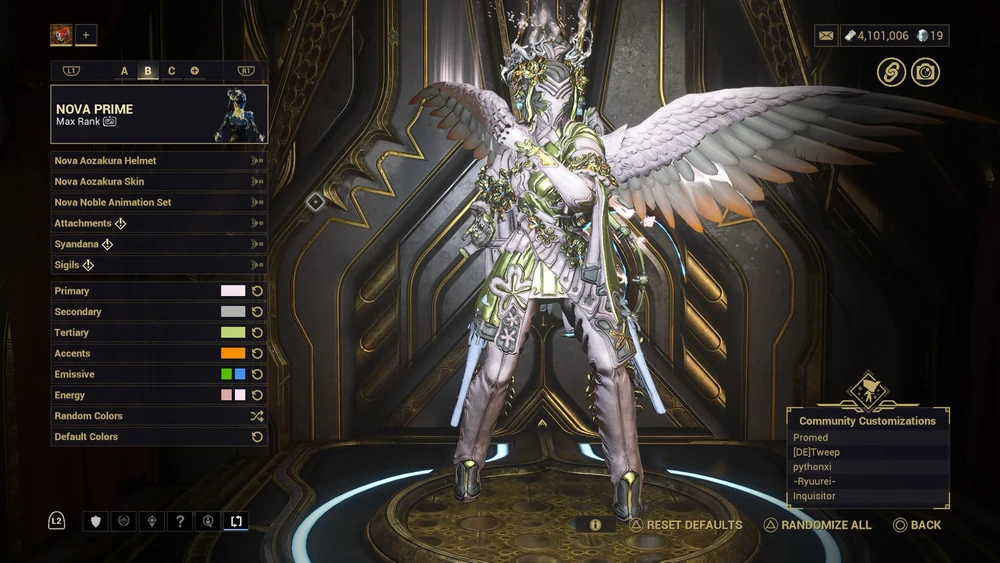Pick the Primary color swatch

233,291
